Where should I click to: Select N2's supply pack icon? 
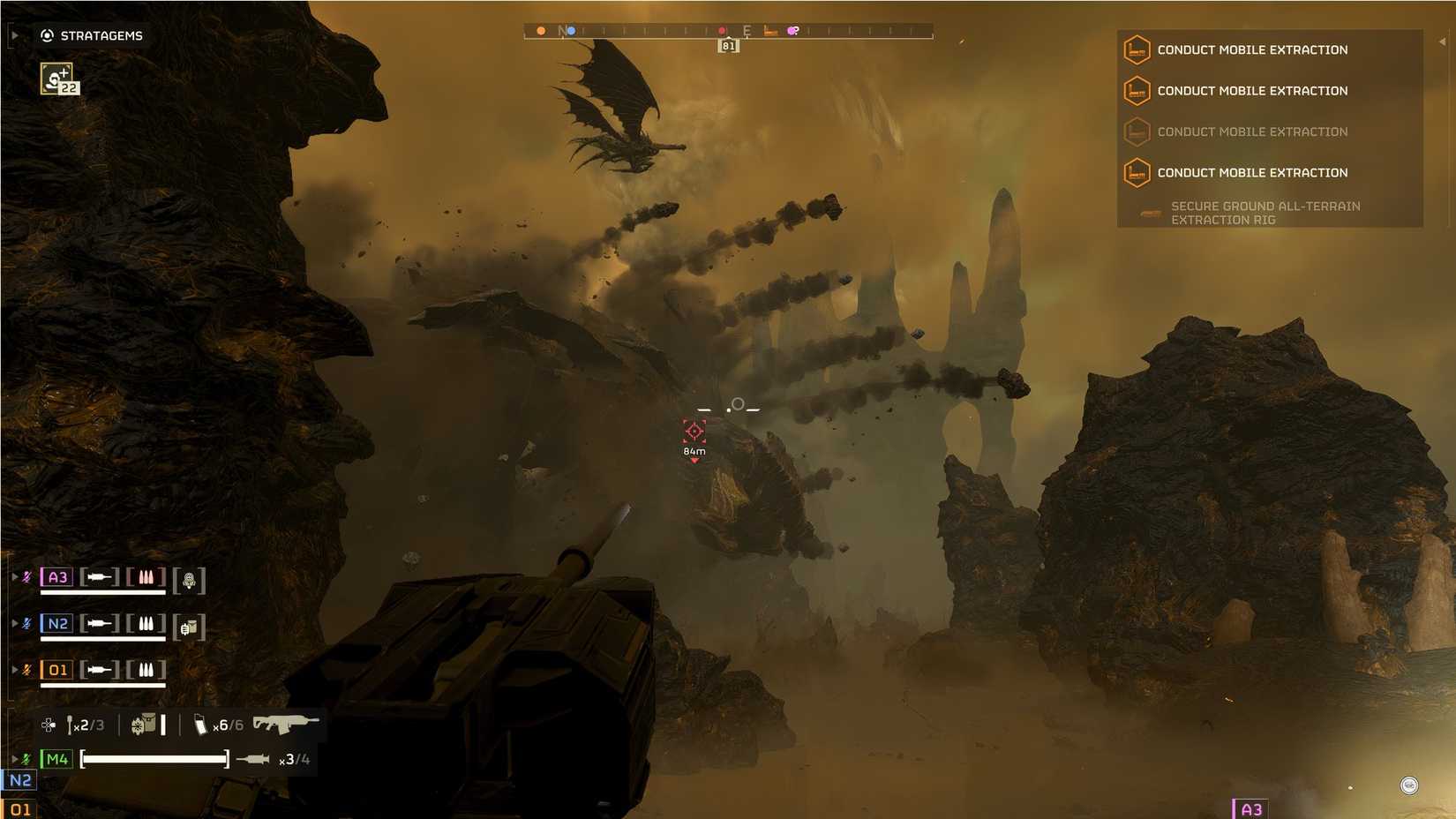[x=189, y=627]
